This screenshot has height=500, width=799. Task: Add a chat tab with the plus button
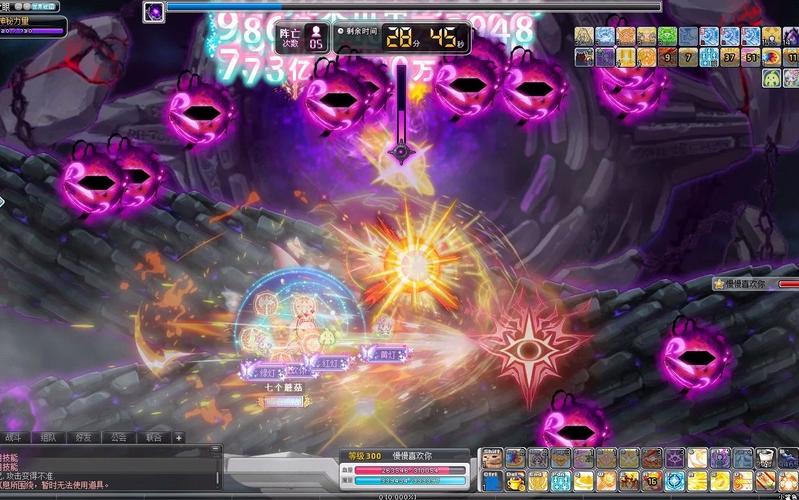(x=179, y=437)
